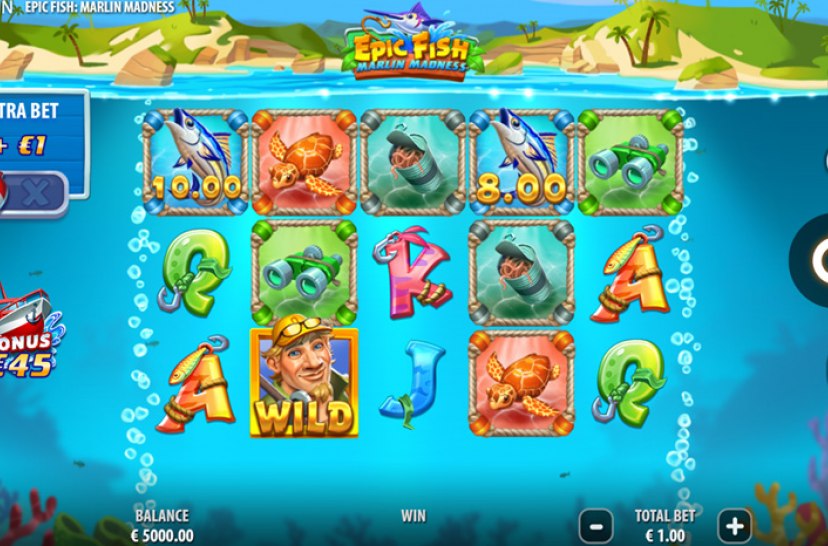Decrease total bet with the minus button
Screen dimensions: 828x546
(x=596, y=524)
